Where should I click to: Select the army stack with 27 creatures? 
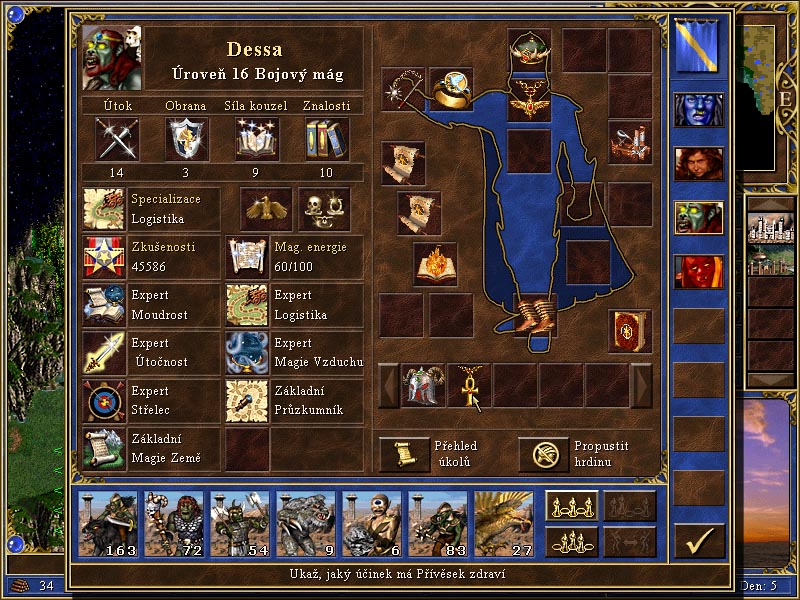(x=503, y=524)
